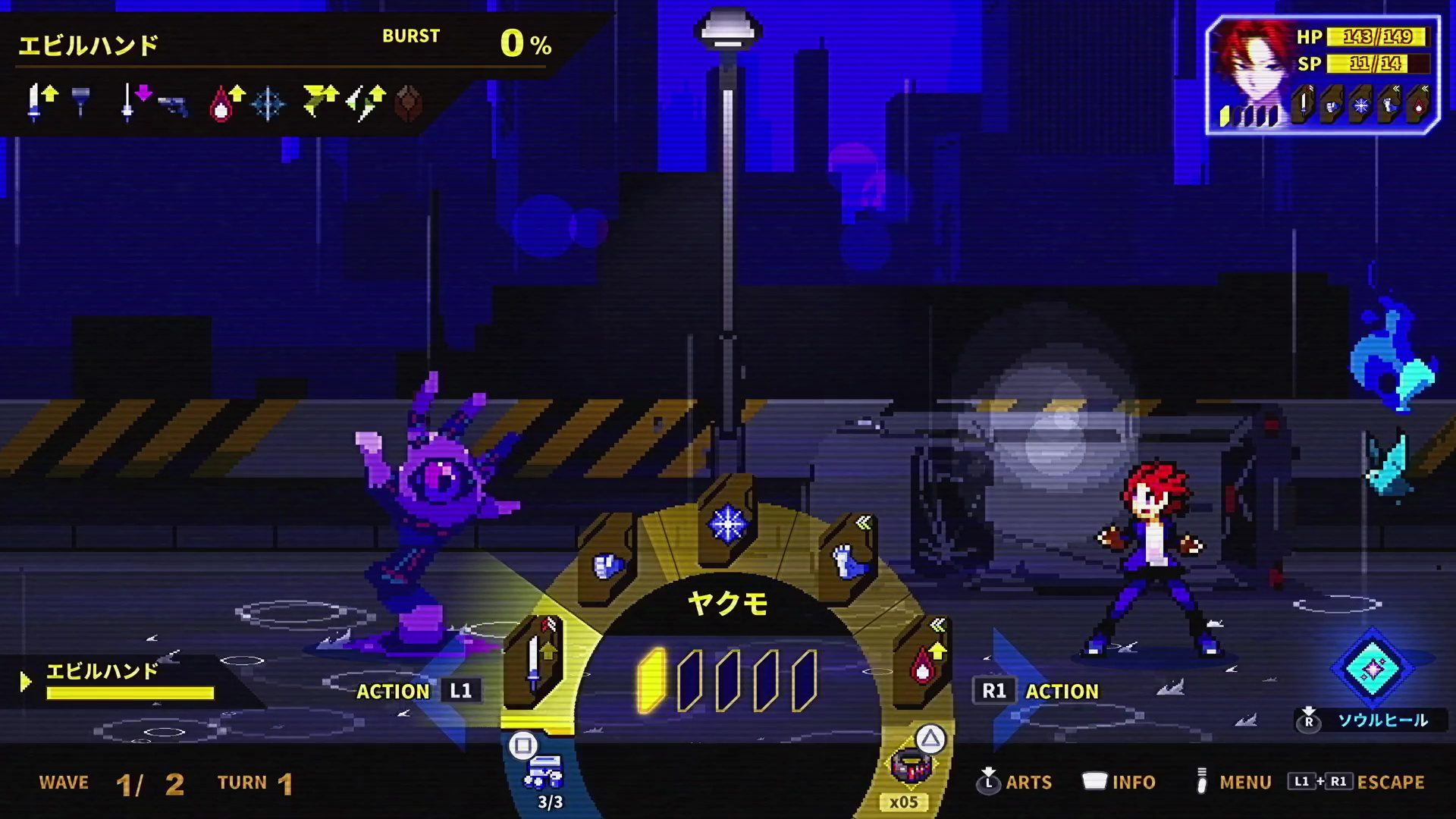Choose ESCAPE to flee the battle

click(x=1390, y=782)
